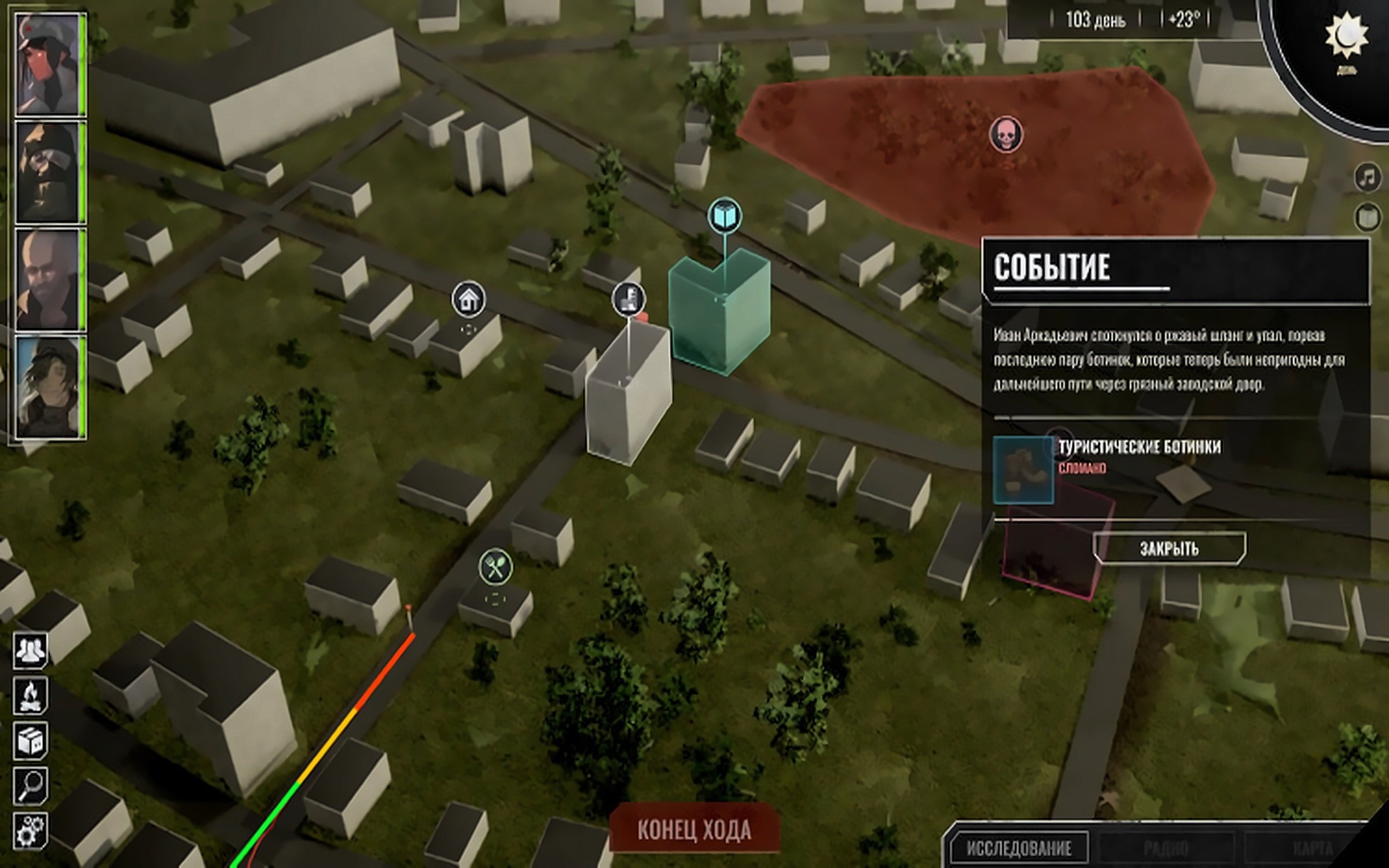
Task: Choose the bald bearded survivor portrait
Action: pos(48,279)
